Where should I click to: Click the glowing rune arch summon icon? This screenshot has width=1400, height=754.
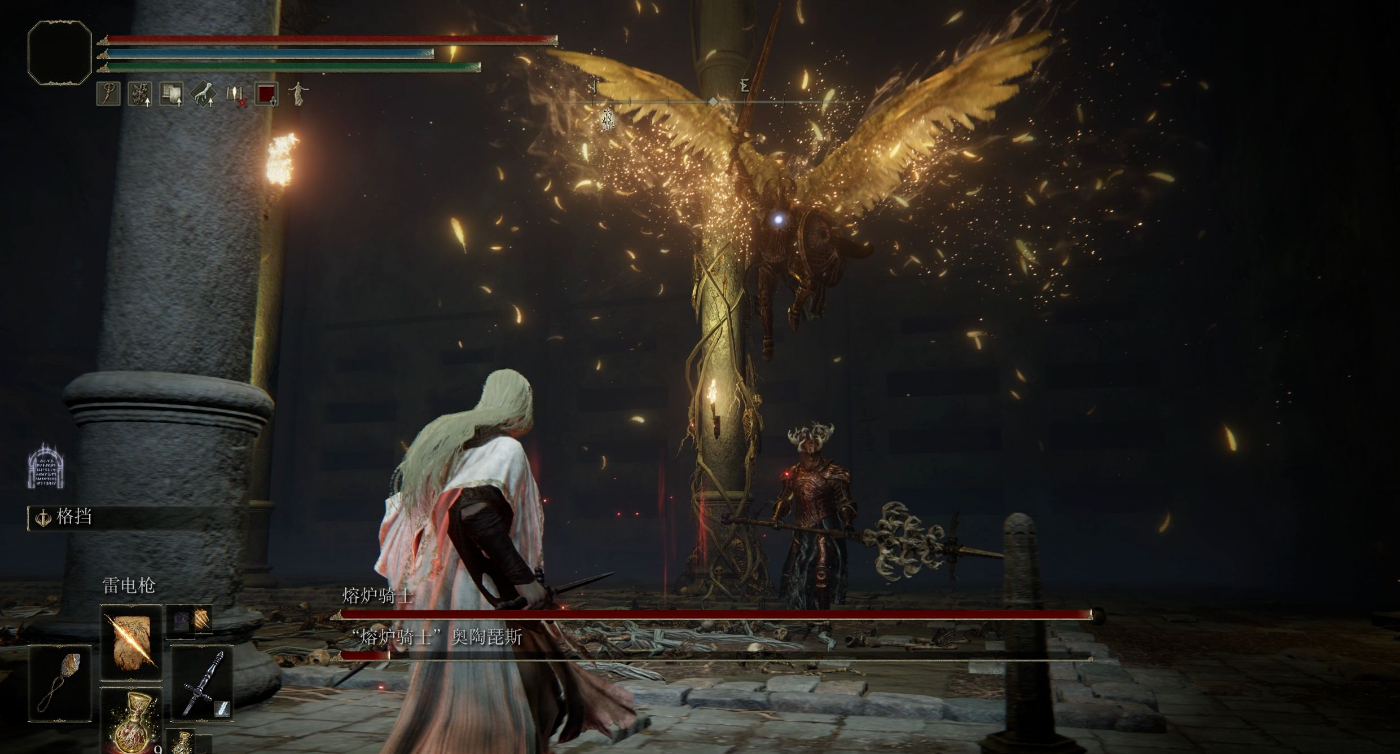(x=45, y=468)
